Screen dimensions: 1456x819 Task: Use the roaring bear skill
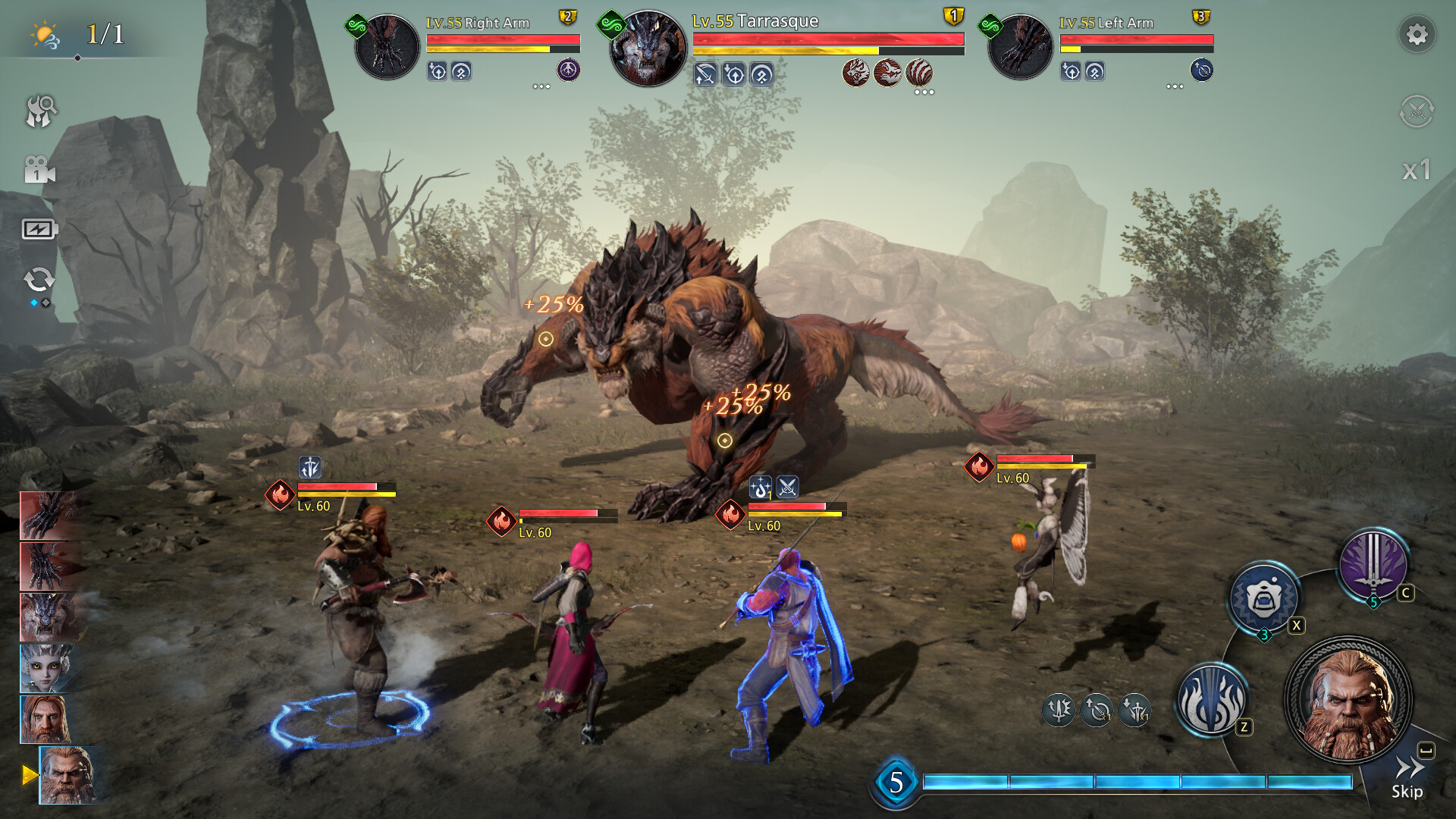coord(1263,599)
